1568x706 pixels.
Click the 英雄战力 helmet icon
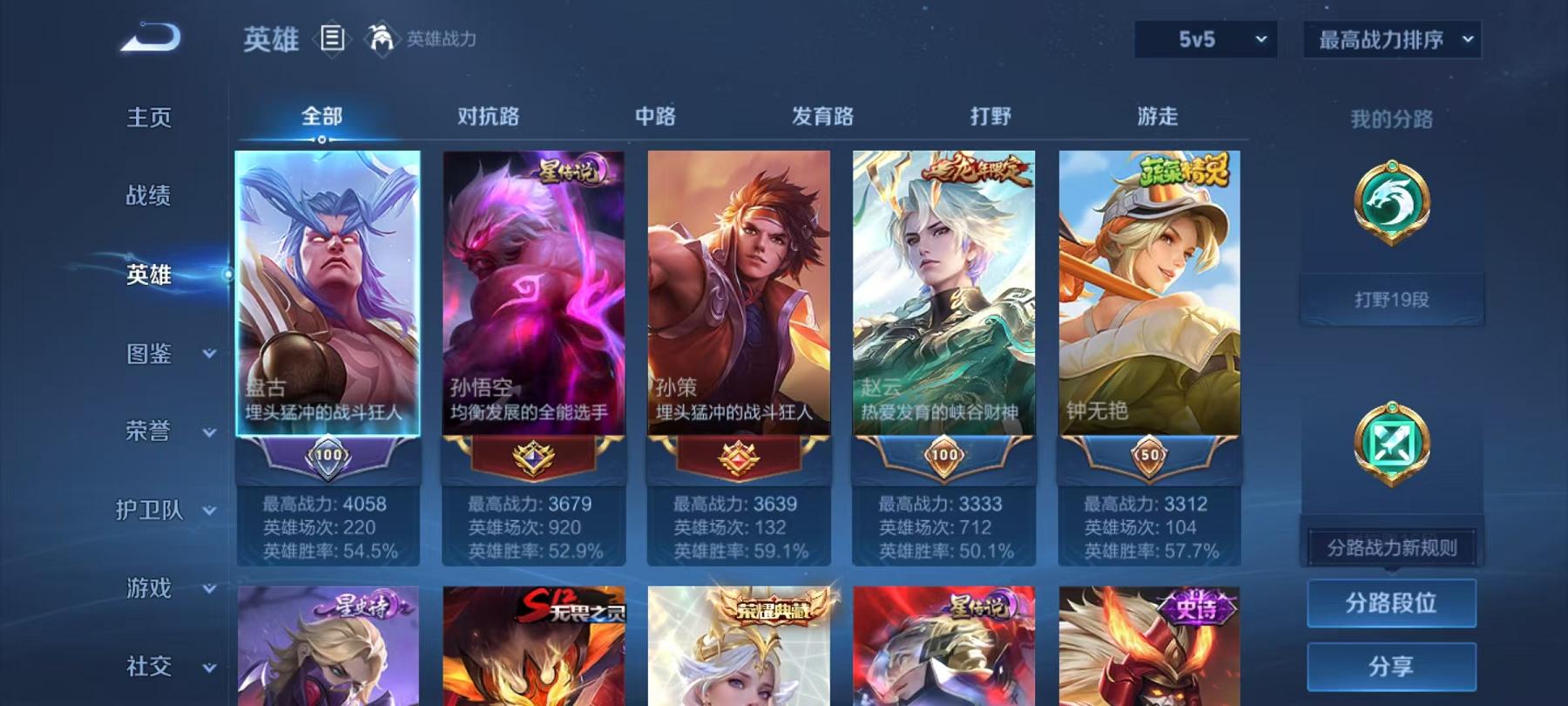378,37
